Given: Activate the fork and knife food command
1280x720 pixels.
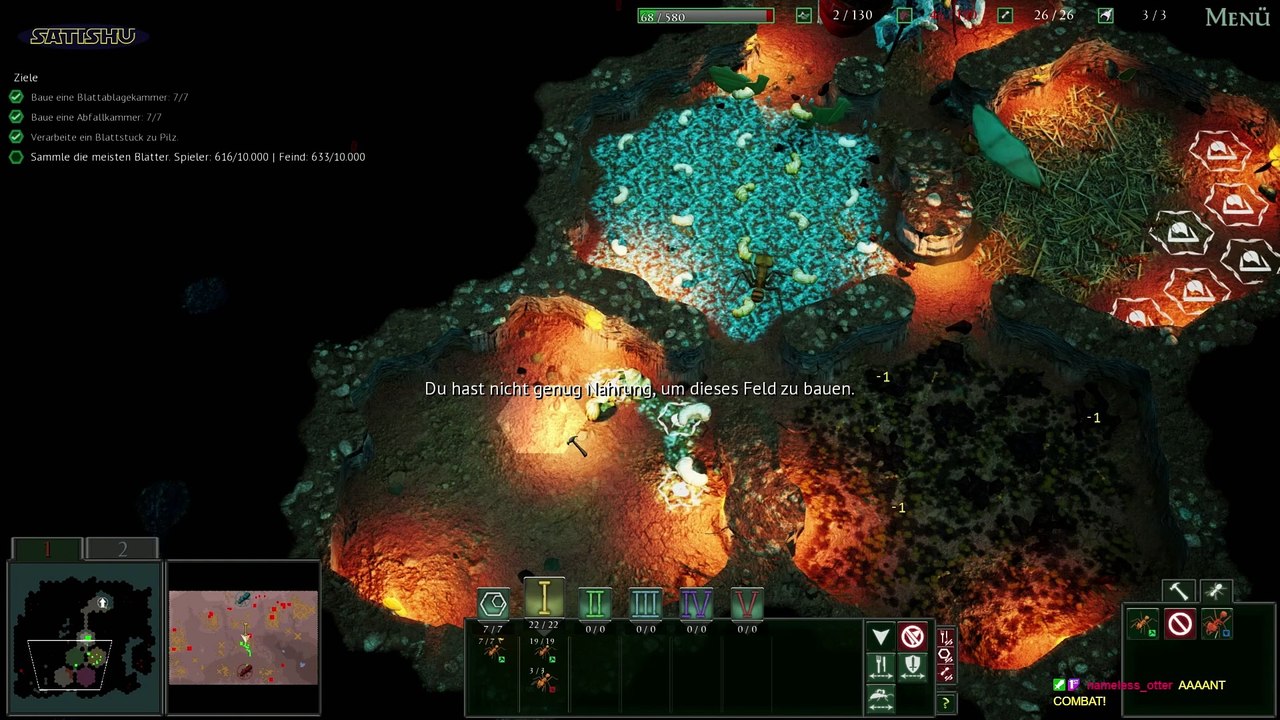Looking at the screenshot, I should 881,666.
